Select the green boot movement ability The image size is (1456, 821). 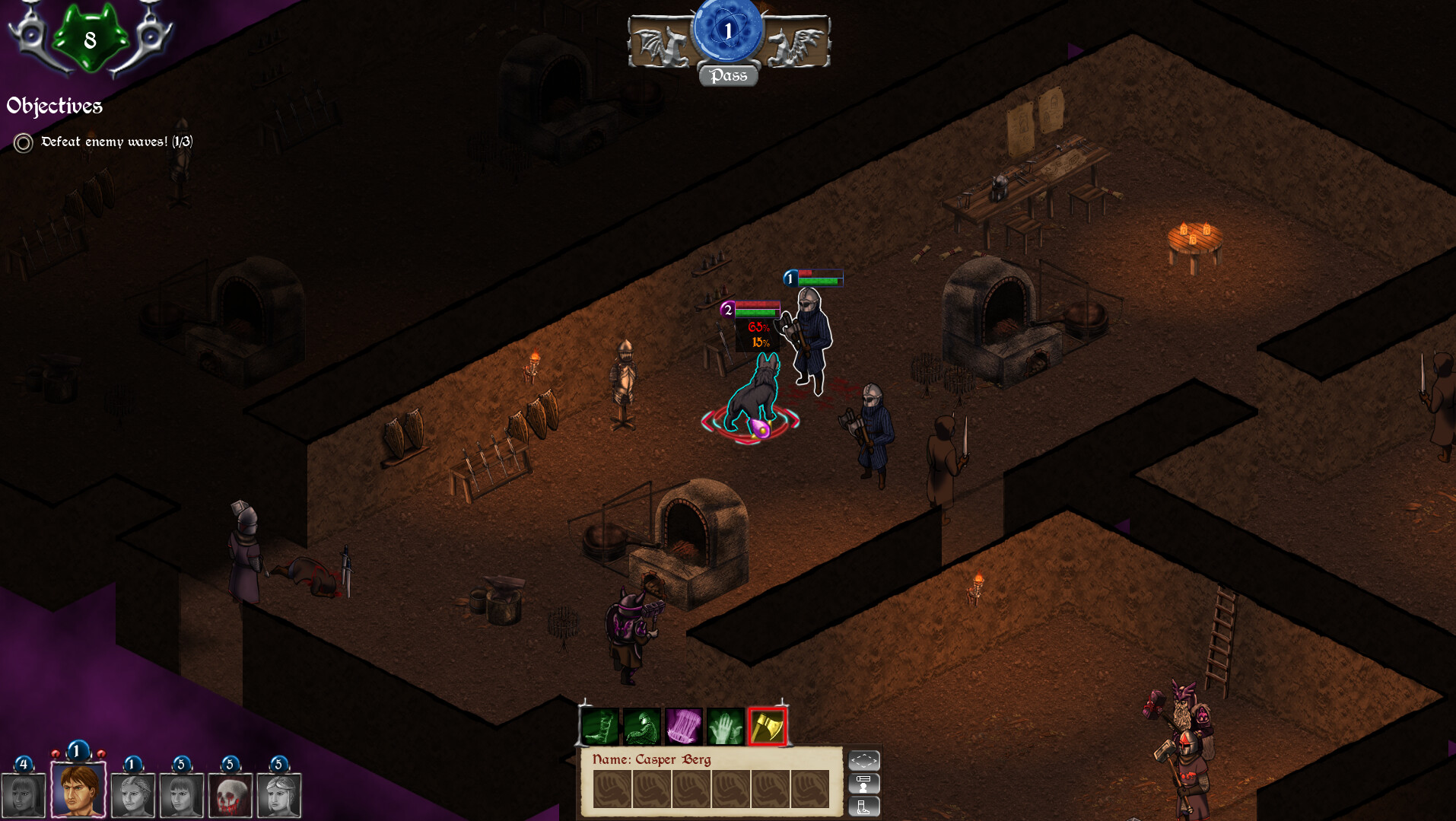599,724
